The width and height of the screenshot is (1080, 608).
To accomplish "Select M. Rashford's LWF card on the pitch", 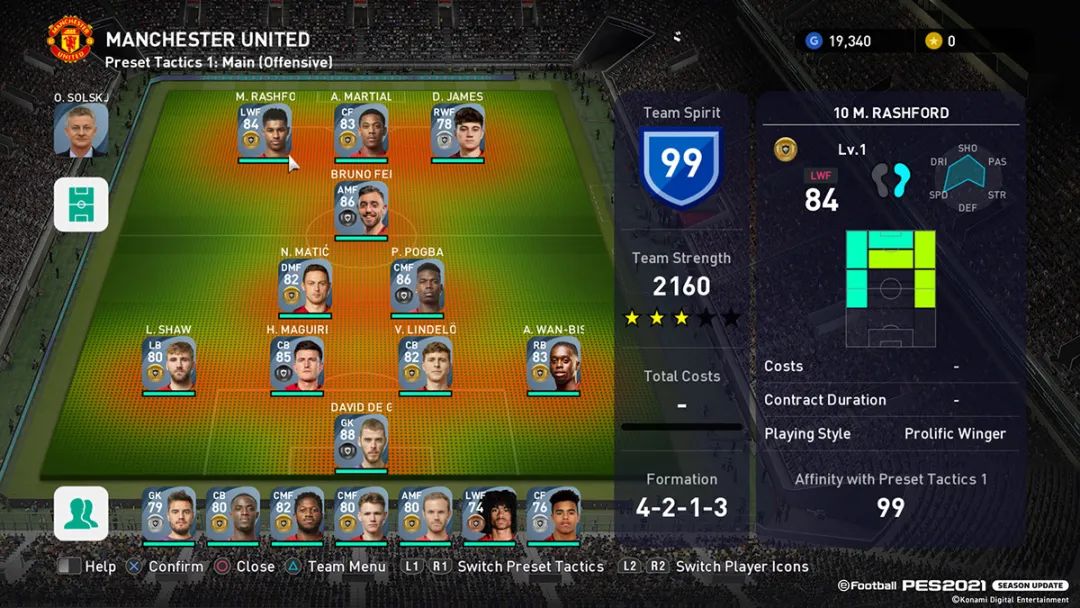I will pos(264,132).
